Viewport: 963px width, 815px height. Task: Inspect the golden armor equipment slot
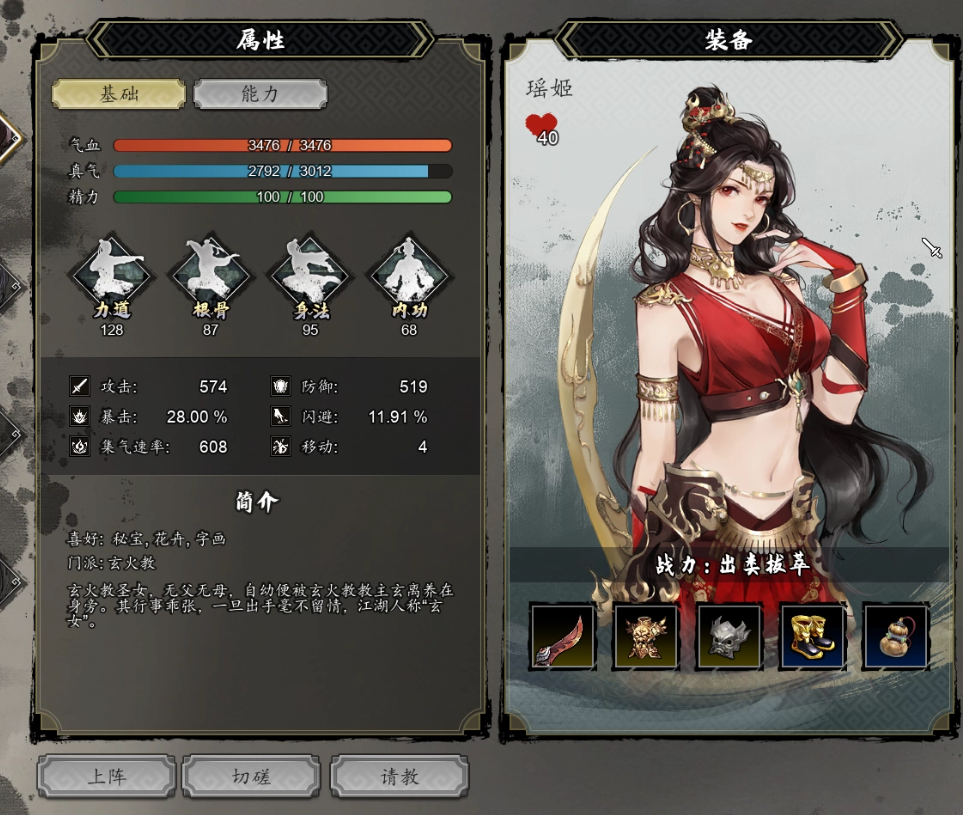pos(646,636)
